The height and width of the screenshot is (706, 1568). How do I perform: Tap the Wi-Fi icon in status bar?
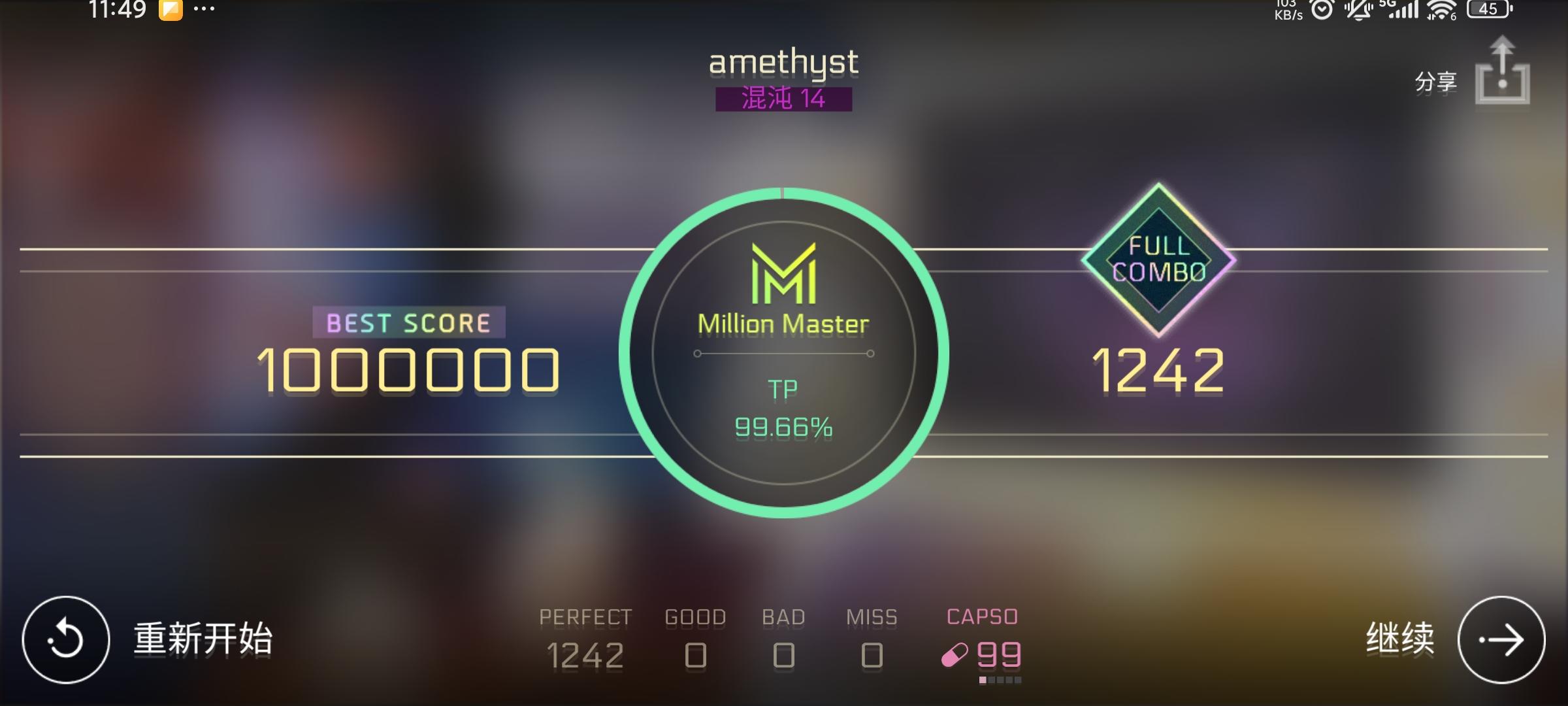1441,9
